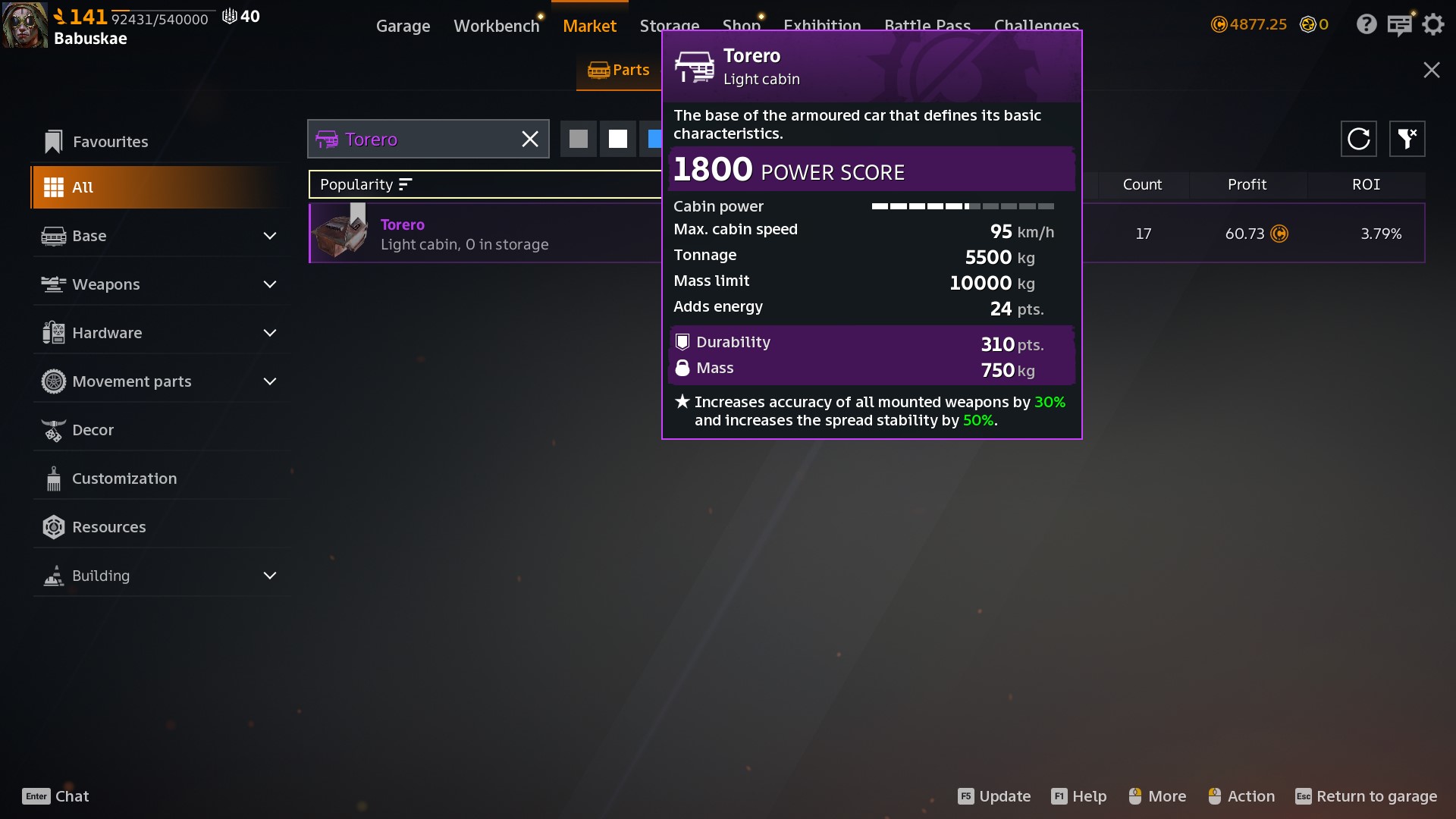The width and height of the screenshot is (1456, 819).
Task: Toggle the white rarity filter swatch
Action: click(x=618, y=140)
